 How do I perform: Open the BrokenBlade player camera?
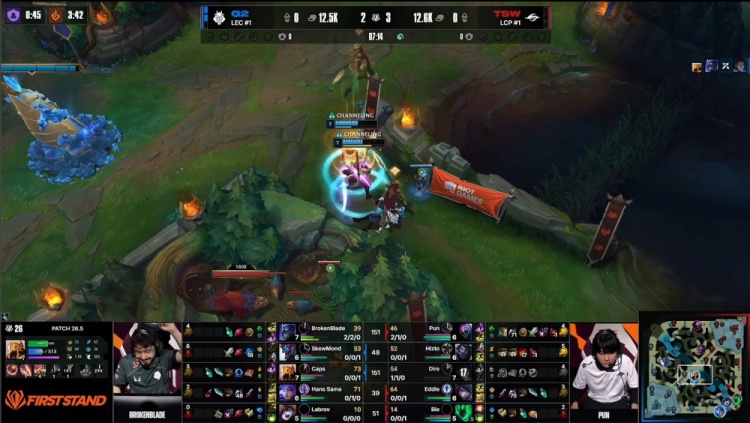point(147,365)
